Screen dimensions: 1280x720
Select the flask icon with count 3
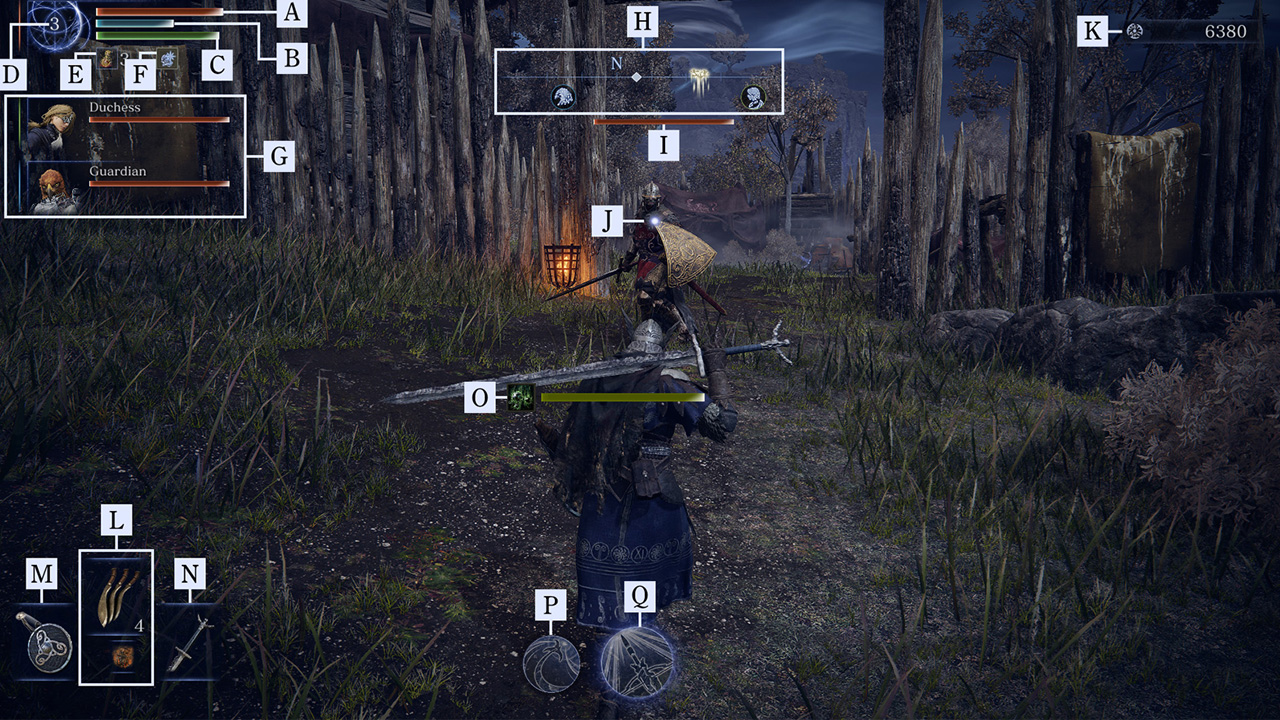107,60
